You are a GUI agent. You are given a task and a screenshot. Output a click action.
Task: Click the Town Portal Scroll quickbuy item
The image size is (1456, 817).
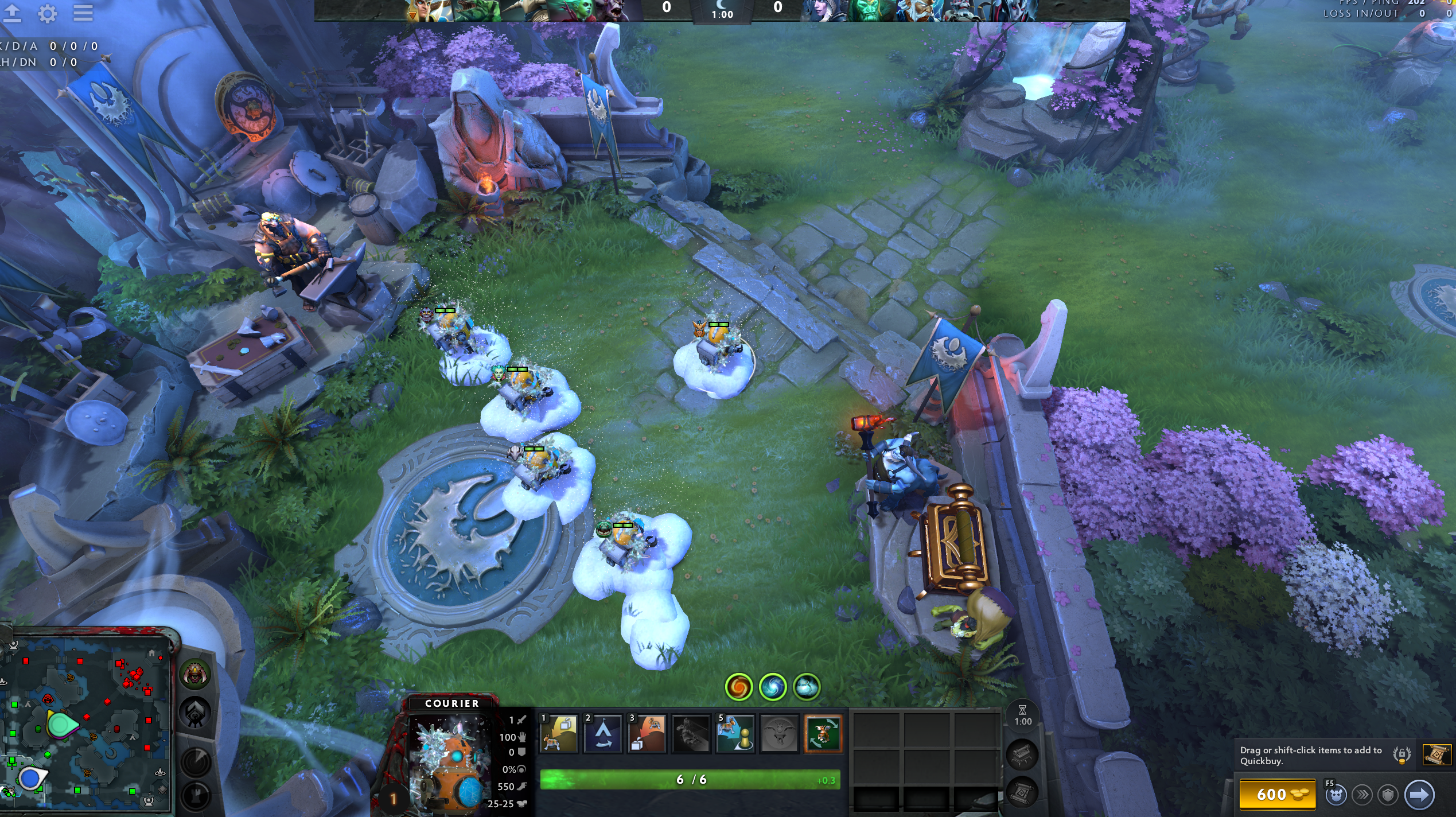click(x=1436, y=755)
